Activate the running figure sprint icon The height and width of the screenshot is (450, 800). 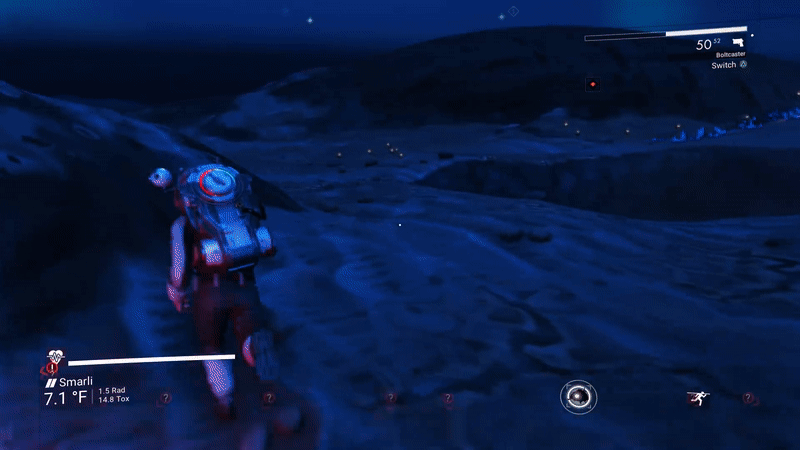pyautogui.click(x=696, y=398)
